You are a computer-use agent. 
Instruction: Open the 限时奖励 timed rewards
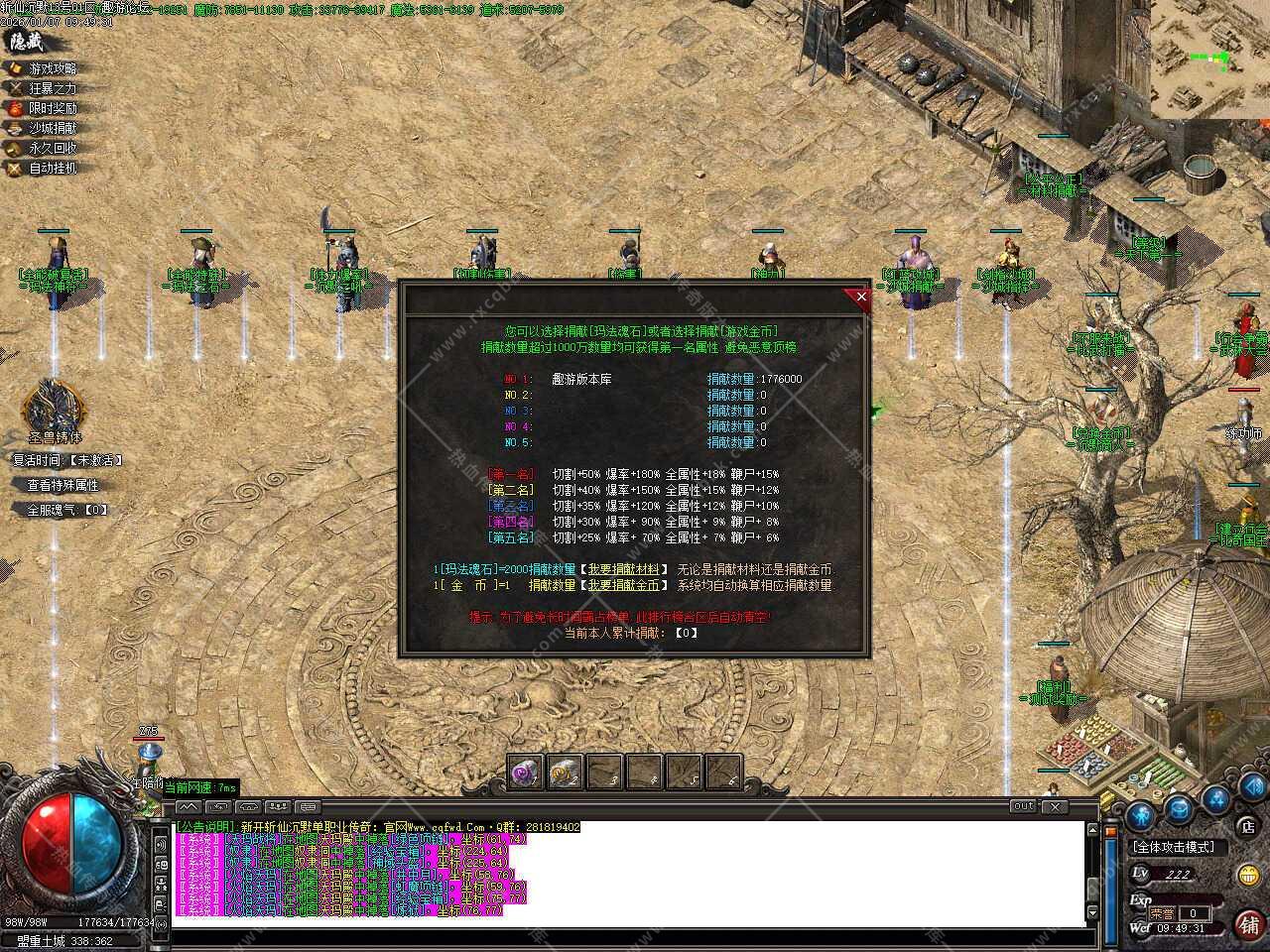tap(52, 108)
